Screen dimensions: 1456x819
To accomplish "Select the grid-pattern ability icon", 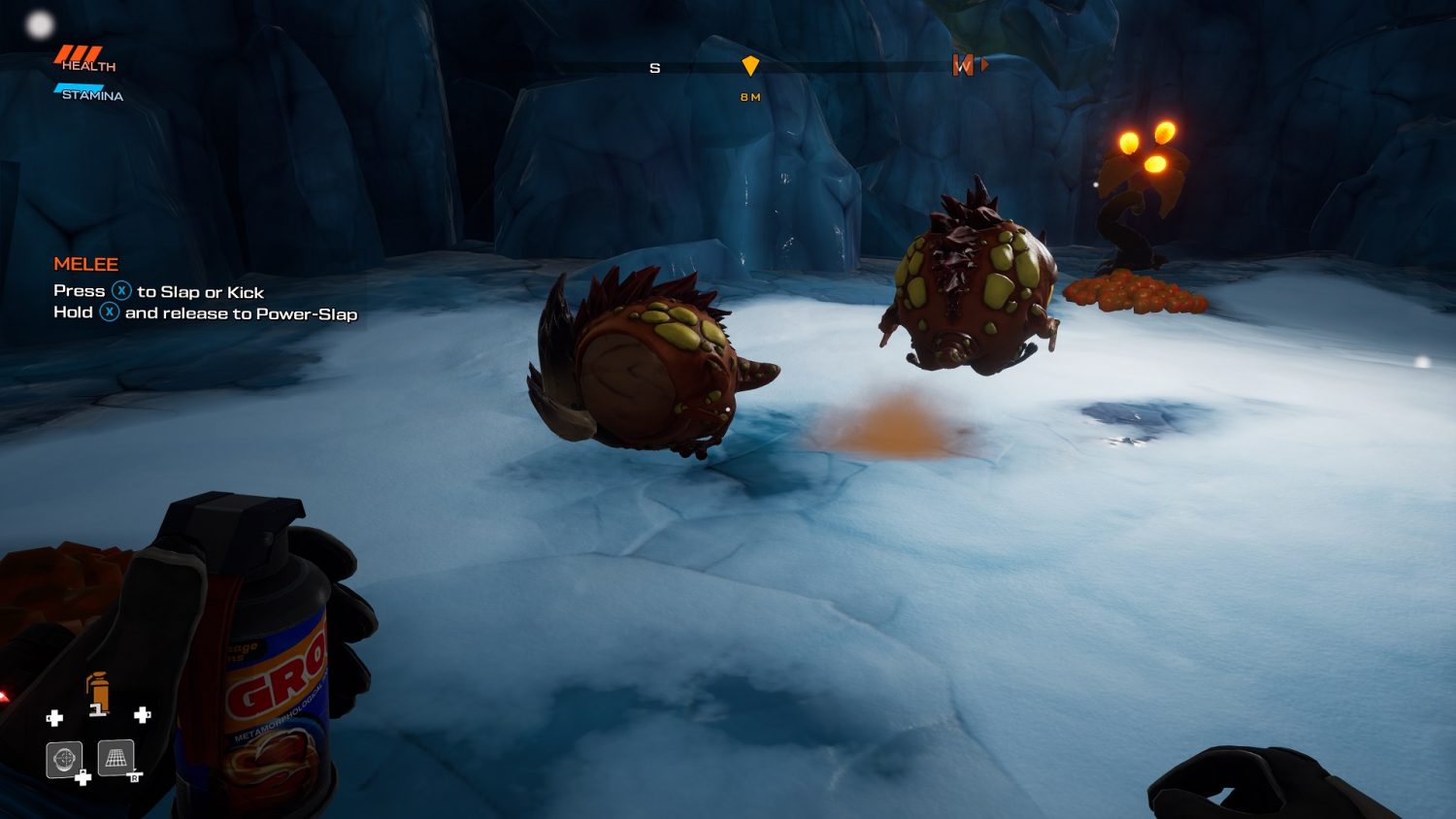I will [x=116, y=758].
